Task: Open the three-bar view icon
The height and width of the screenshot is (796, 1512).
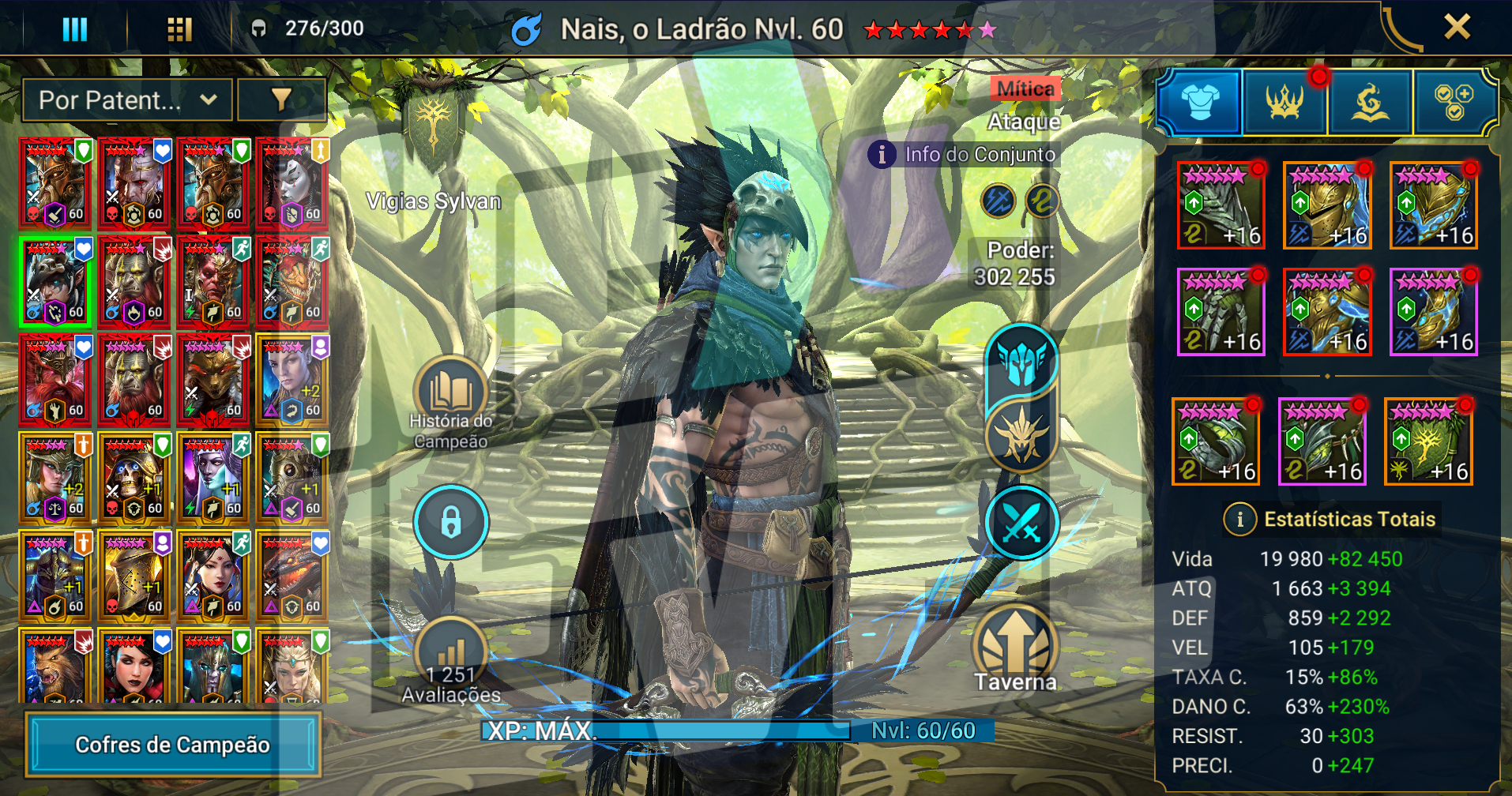Action: (x=75, y=29)
